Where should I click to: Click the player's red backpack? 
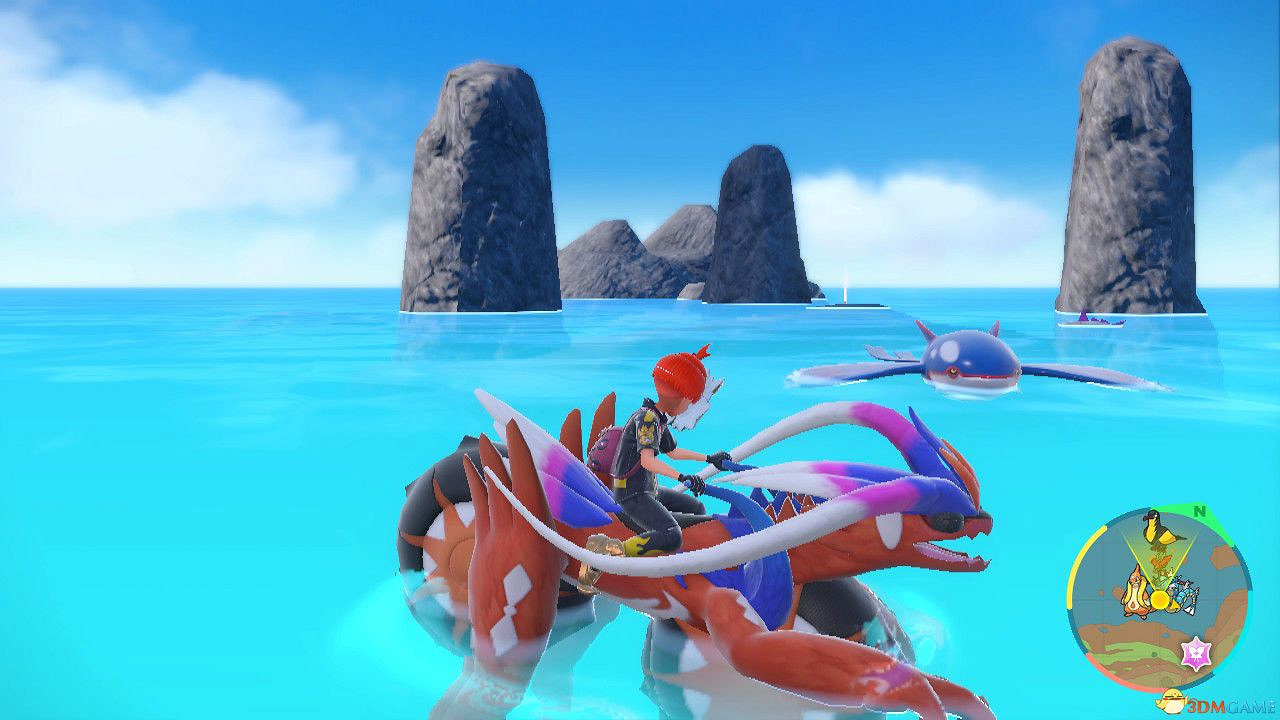610,450
